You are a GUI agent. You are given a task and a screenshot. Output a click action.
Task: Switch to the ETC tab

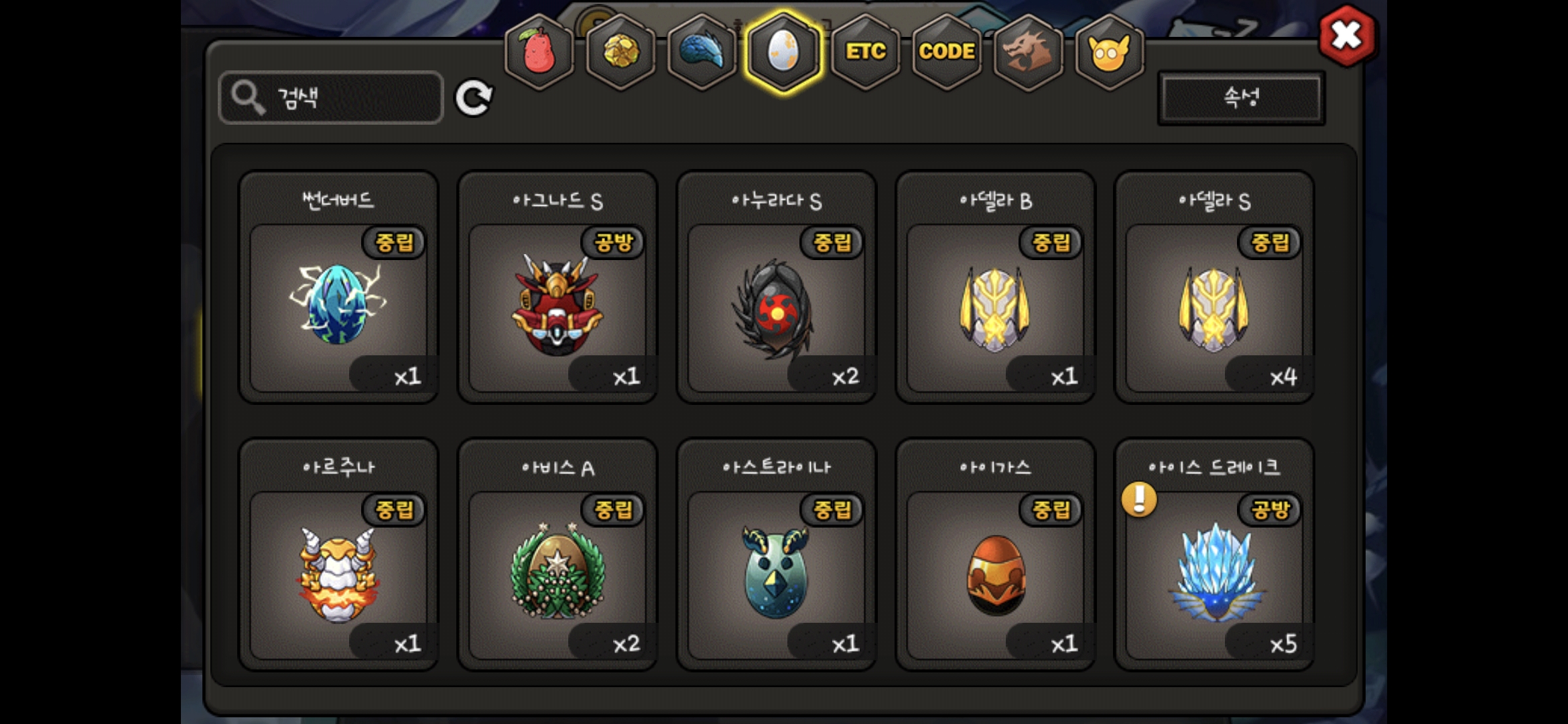point(865,52)
